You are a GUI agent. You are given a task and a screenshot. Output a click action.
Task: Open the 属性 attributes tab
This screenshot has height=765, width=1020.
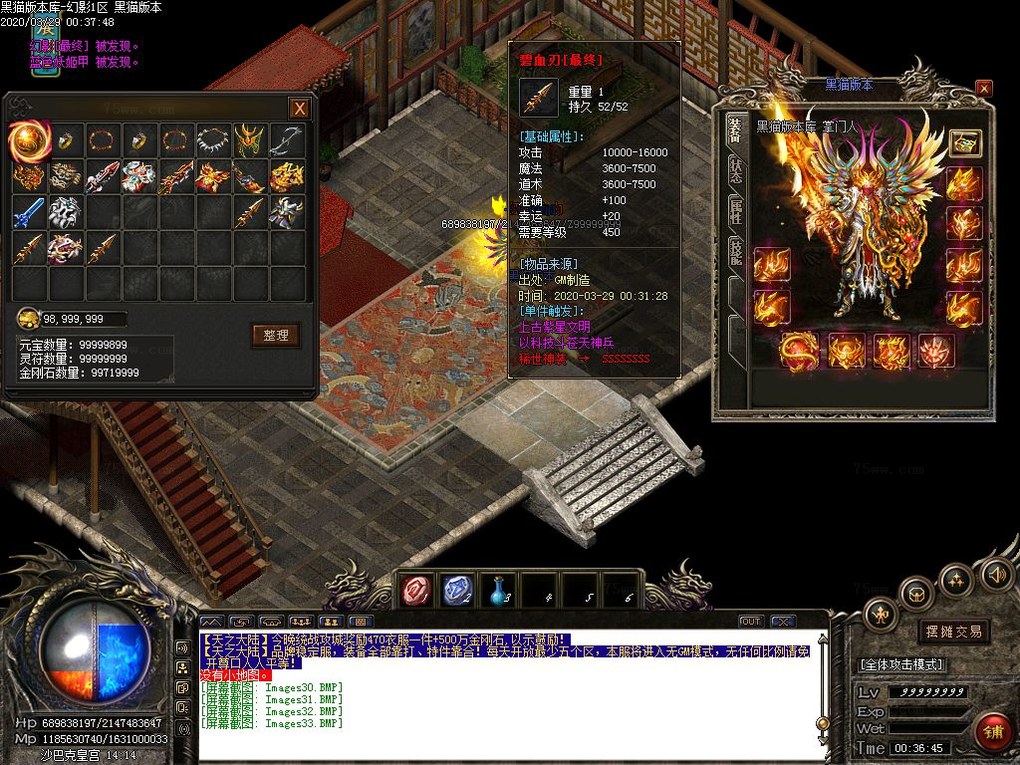735,211
